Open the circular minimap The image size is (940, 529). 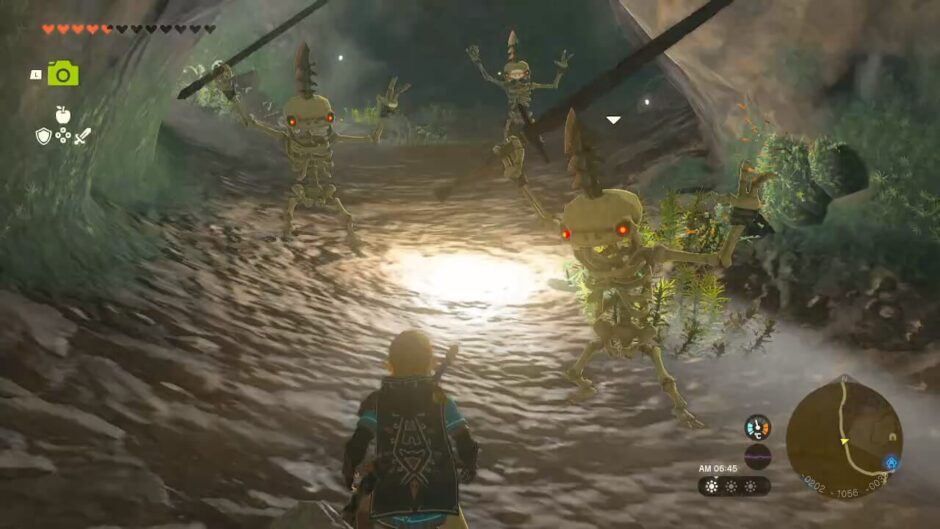[843, 438]
